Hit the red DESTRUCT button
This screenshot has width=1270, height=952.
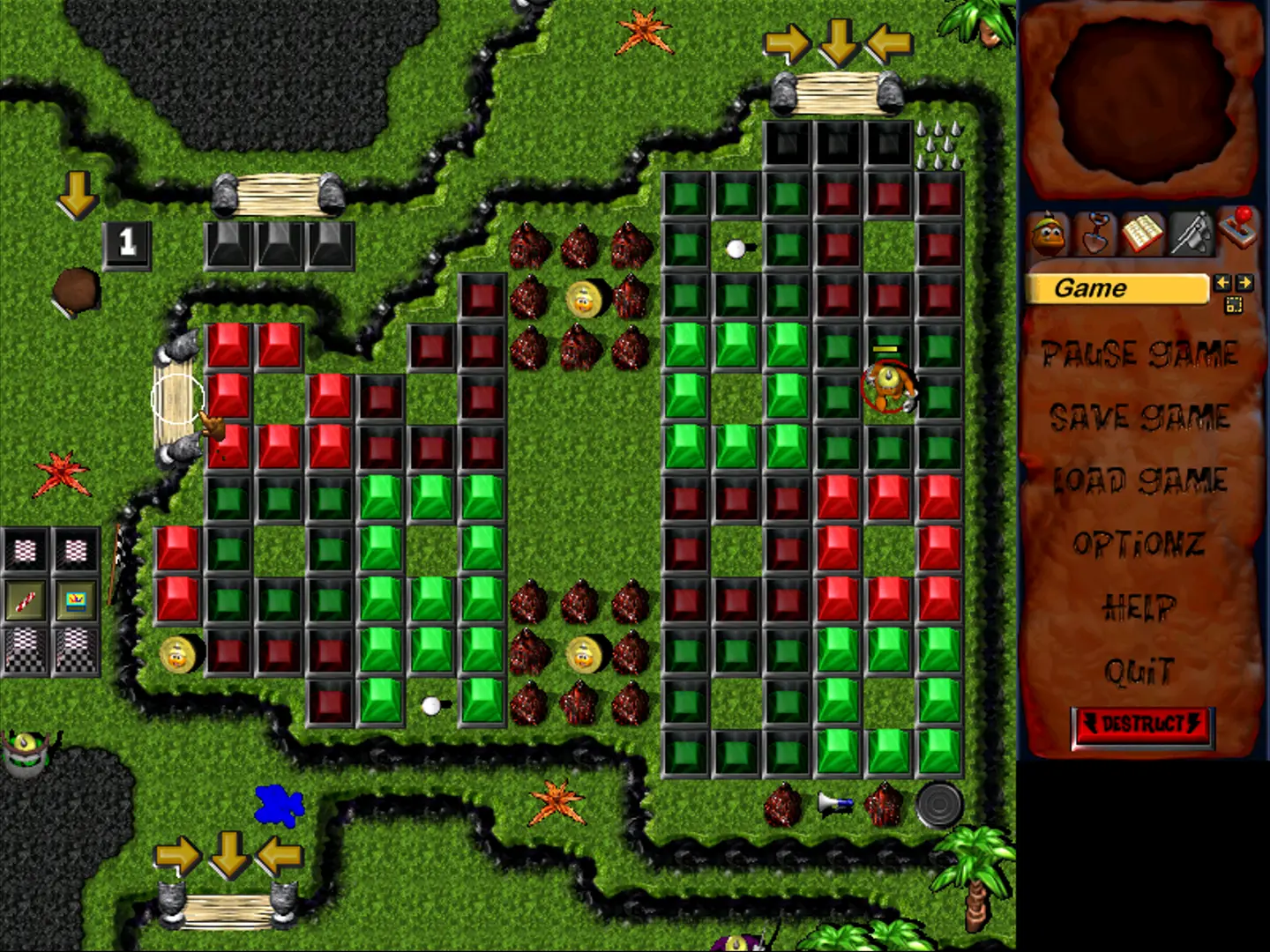click(1143, 726)
